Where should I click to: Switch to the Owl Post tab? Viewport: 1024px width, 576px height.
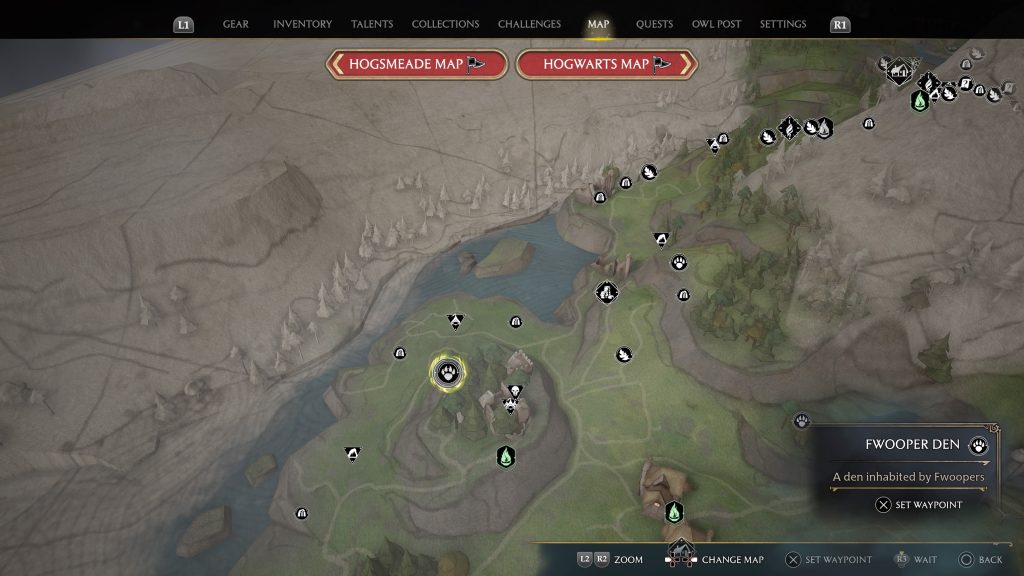716,24
